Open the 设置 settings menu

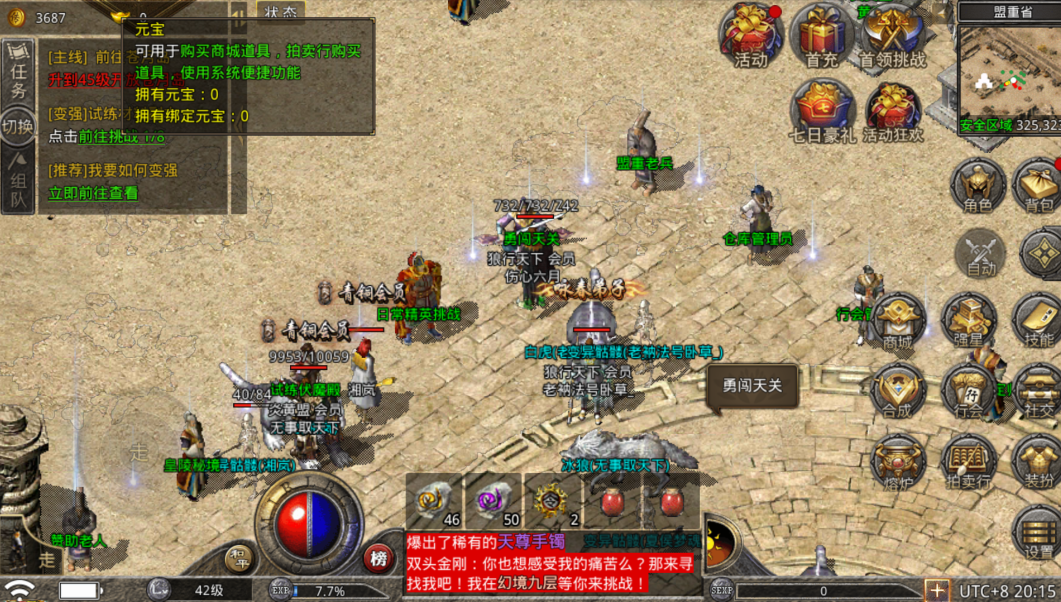pos(1039,531)
